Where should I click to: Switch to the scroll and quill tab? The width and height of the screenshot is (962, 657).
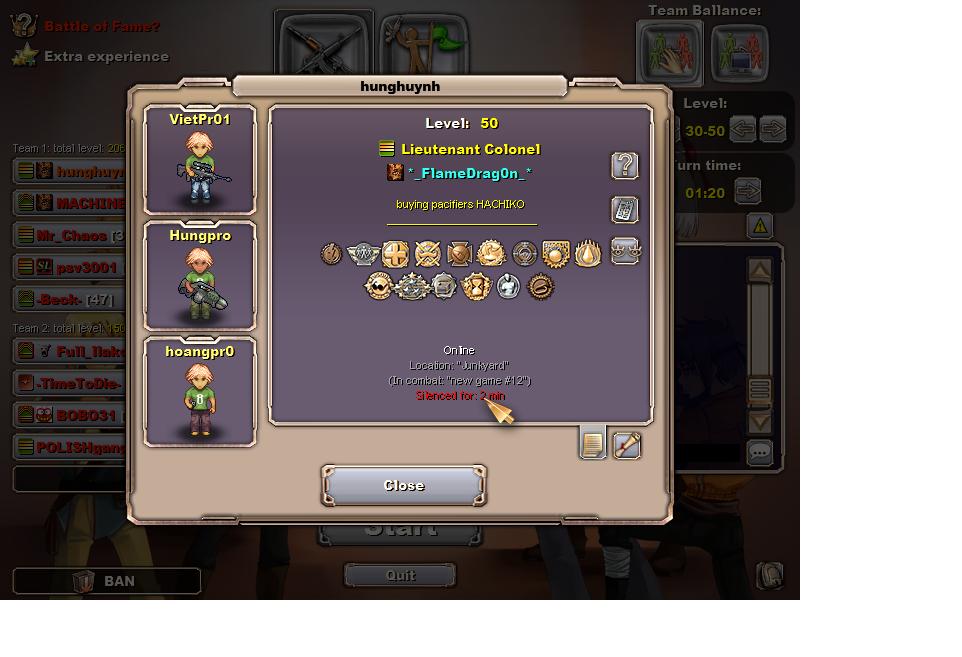point(627,445)
